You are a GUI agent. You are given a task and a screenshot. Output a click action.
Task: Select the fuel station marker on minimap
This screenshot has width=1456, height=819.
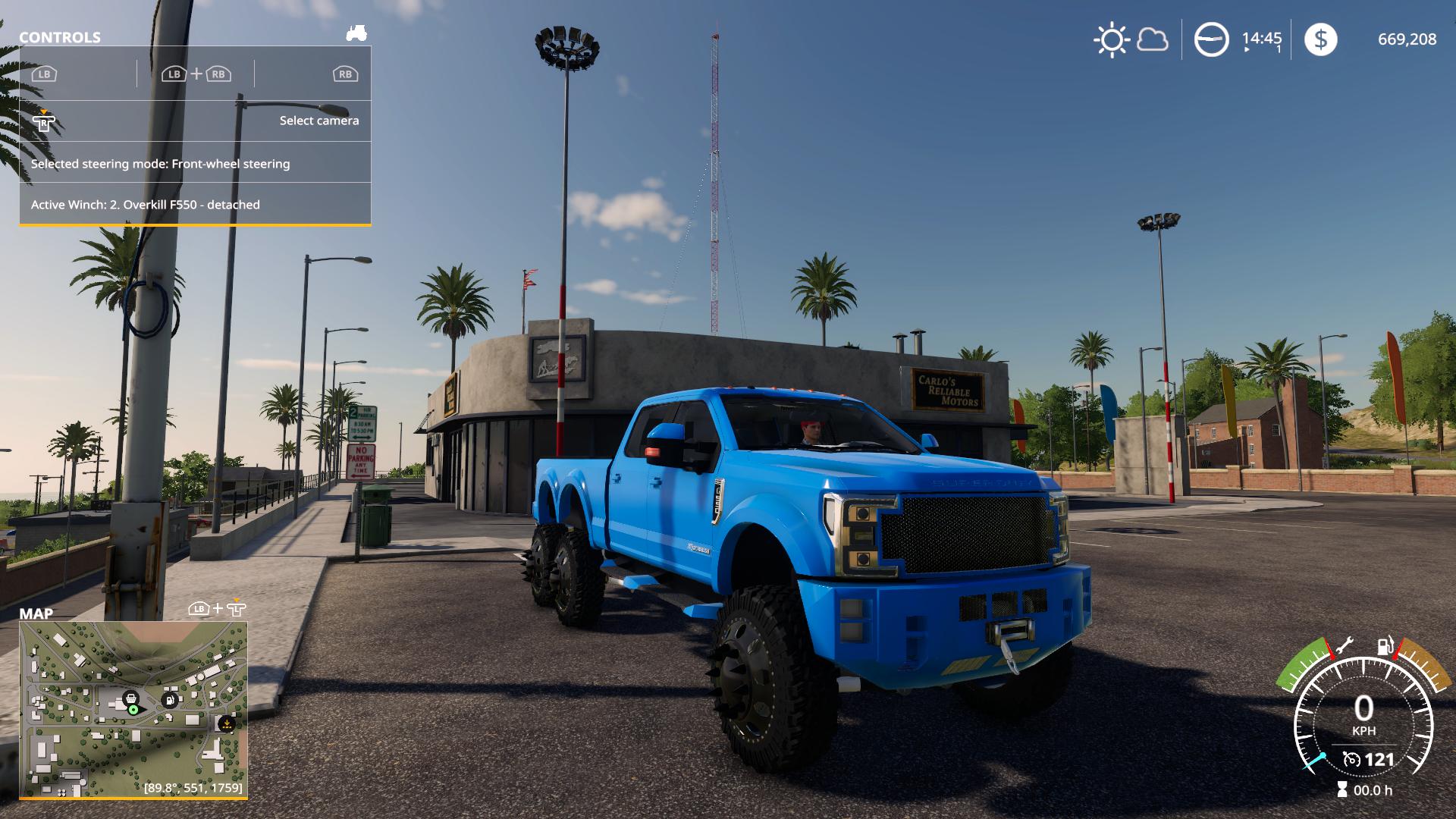point(170,699)
